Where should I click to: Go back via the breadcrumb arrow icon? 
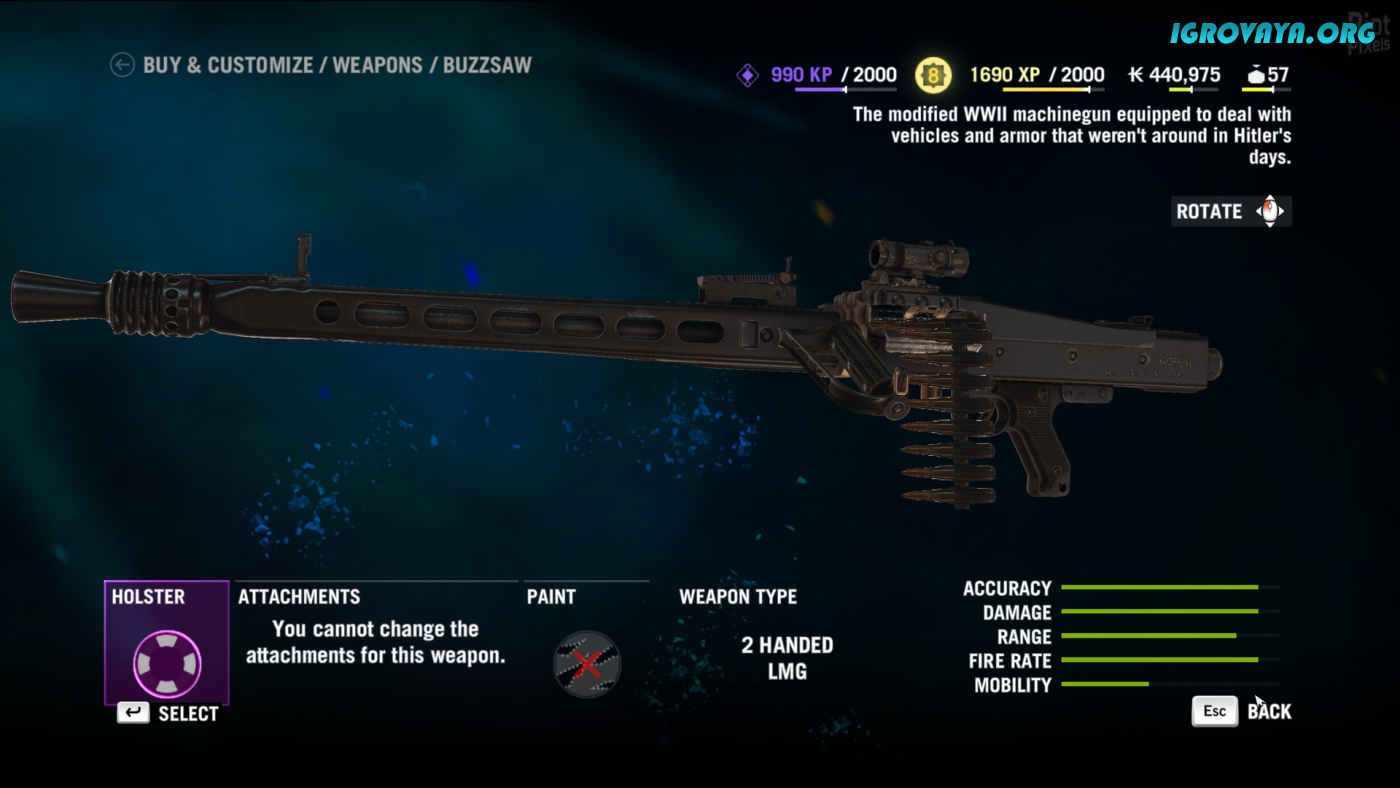point(122,66)
